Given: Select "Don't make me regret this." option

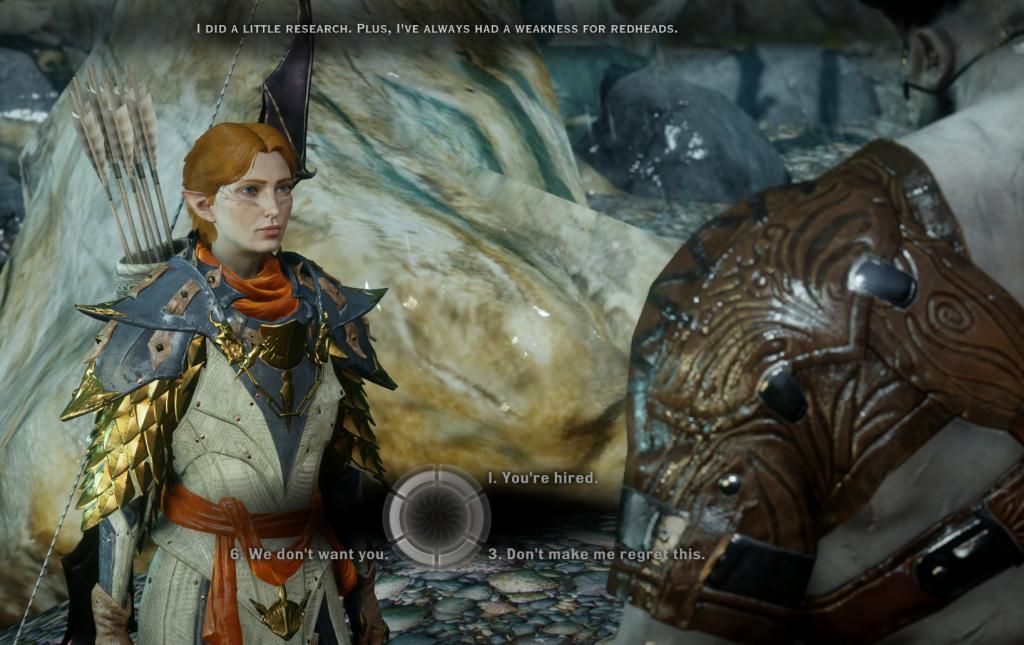Looking at the screenshot, I should tap(596, 553).
